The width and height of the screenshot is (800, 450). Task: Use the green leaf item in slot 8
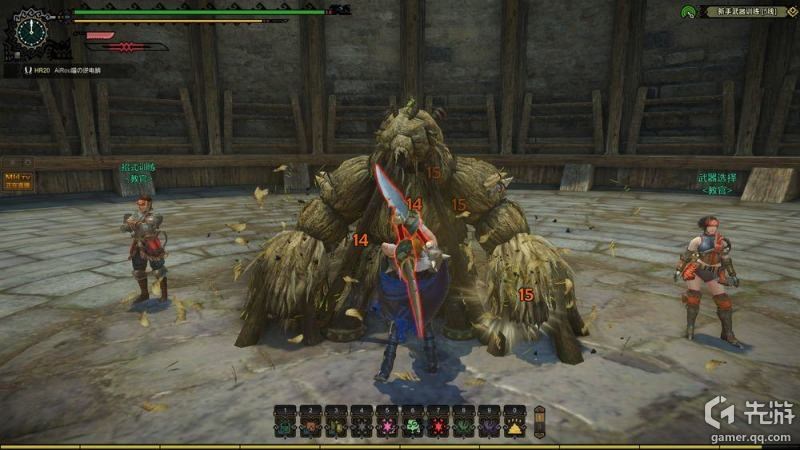click(x=463, y=426)
